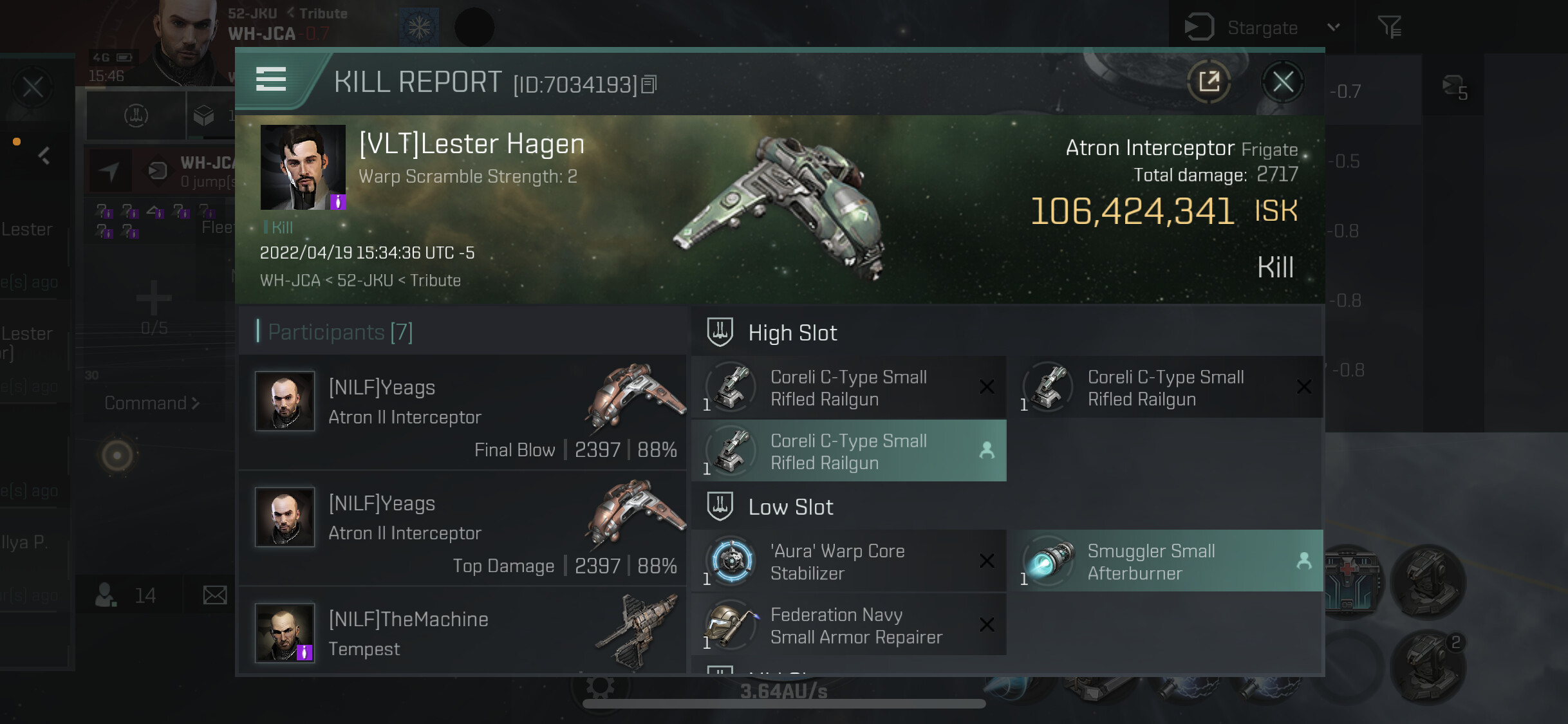The width and height of the screenshot is (1568, 724).
Task: View Final Blow participant Yeags entry
Action: pos(462,413)
